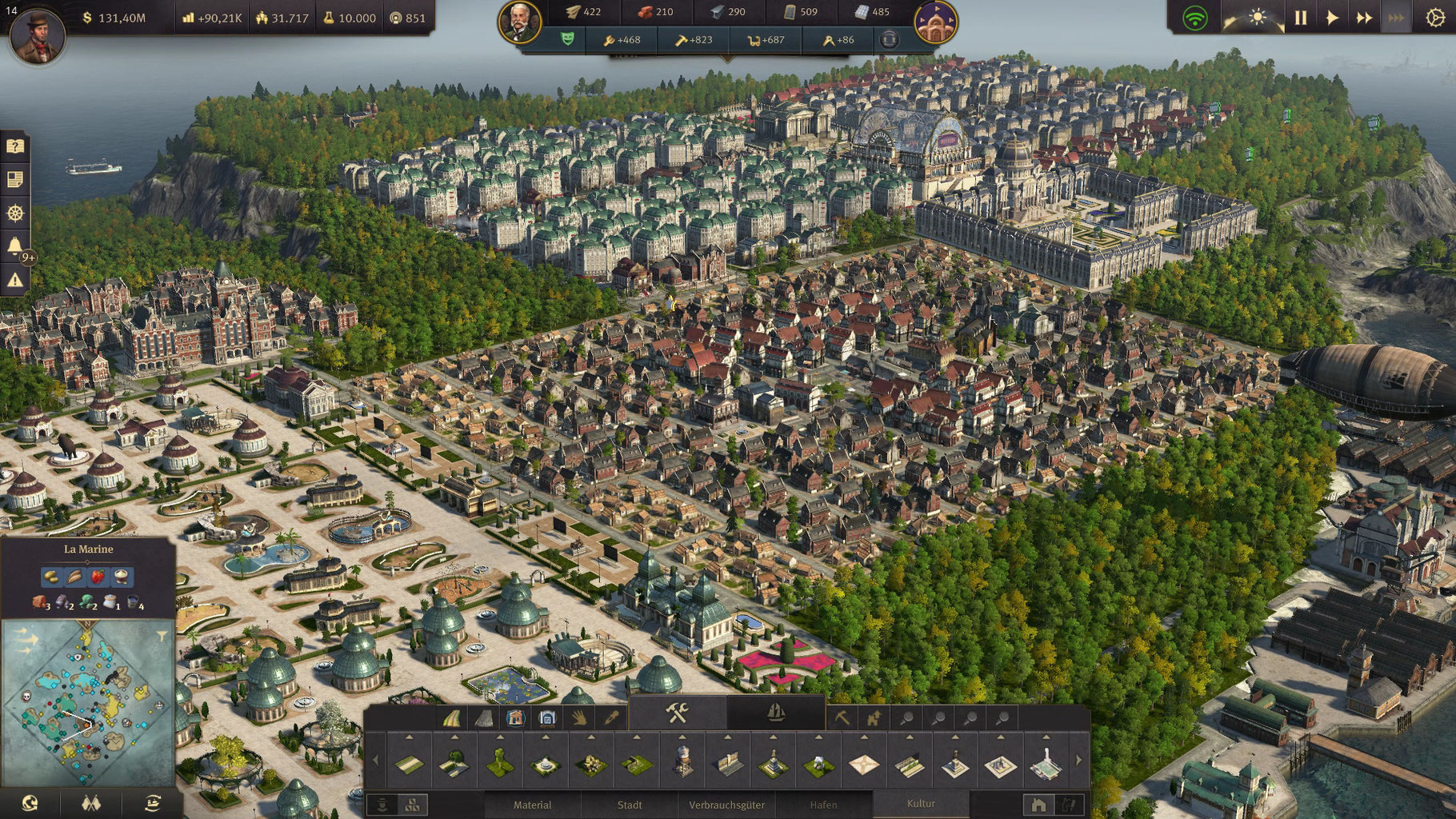Open the settings gear menu
The width and height of the screenshot is (1456, 819).
(x=1435, y=18)
